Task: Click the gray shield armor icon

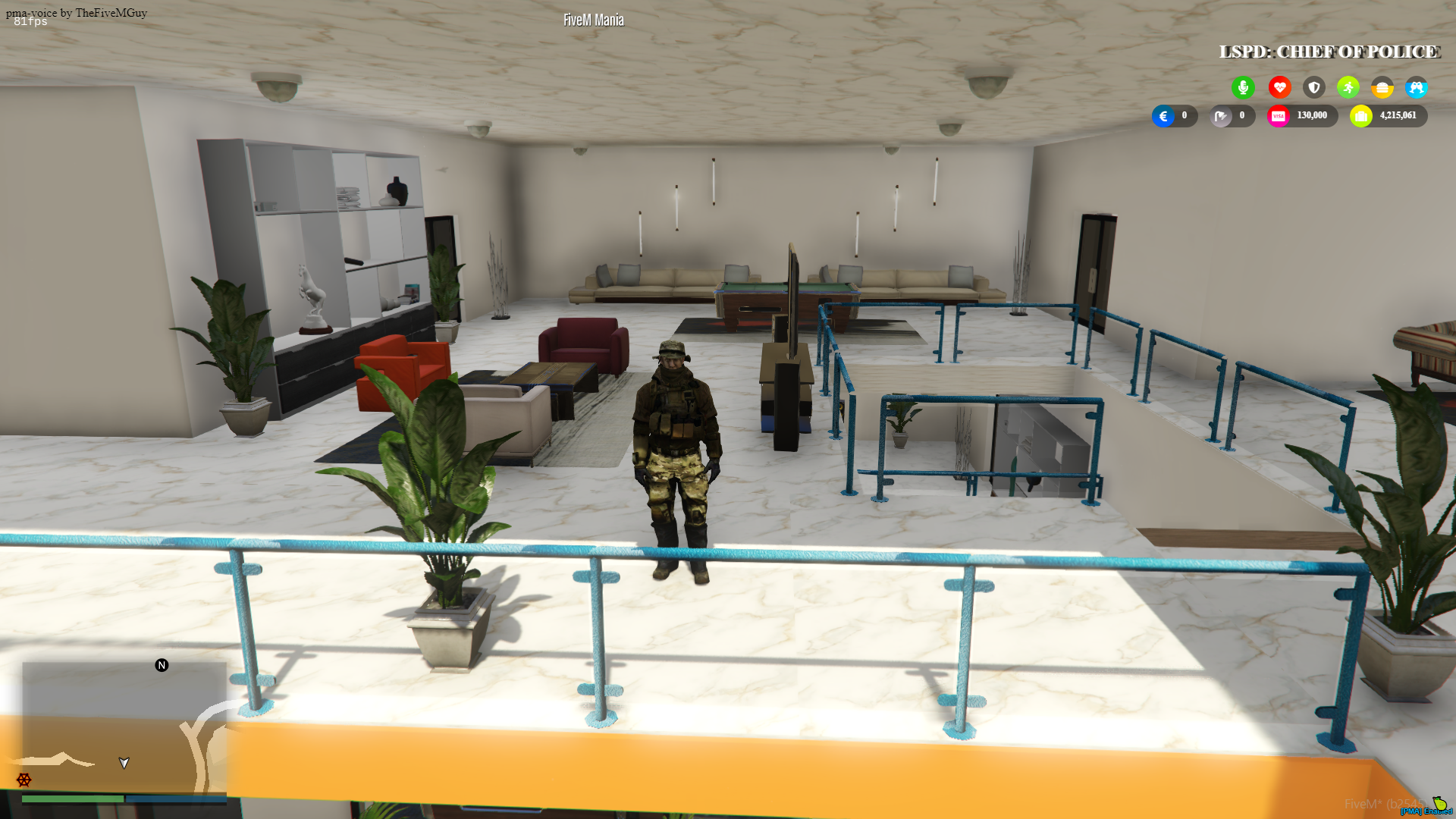Action: (x=1313, y=87)
